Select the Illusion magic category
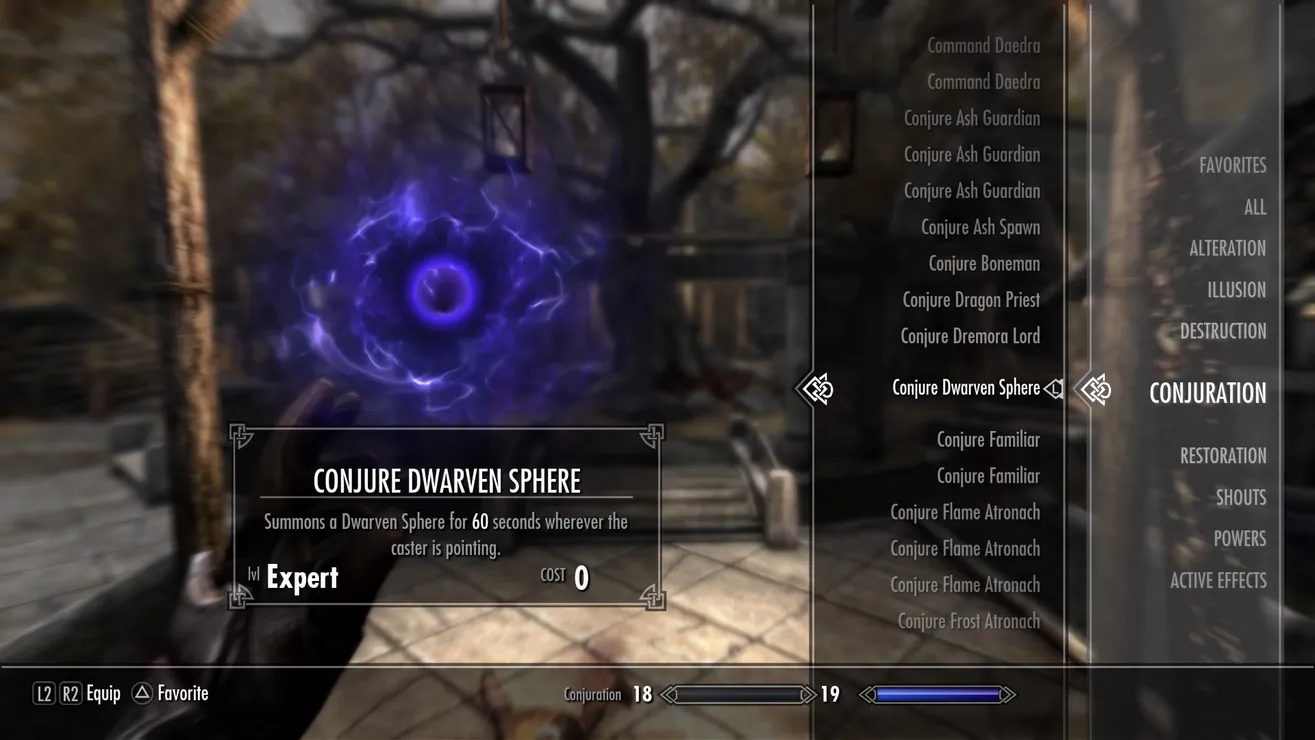Viewport: 1315px width, 740px height. click(1236, 290)
